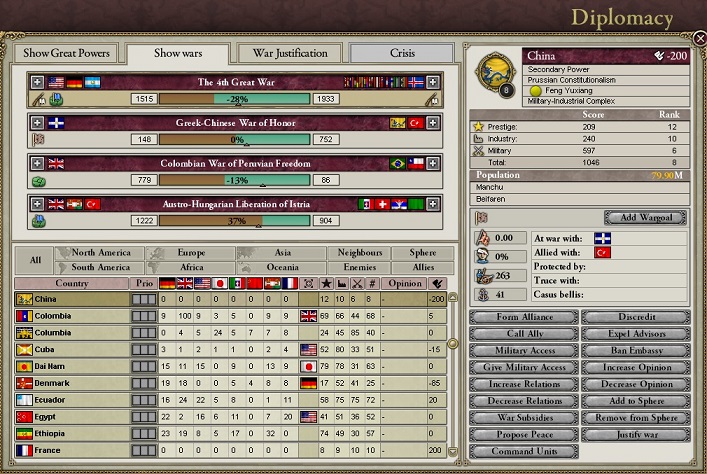Sort the list by Opinion column
The image size is (707, 474).
(405, 283)
